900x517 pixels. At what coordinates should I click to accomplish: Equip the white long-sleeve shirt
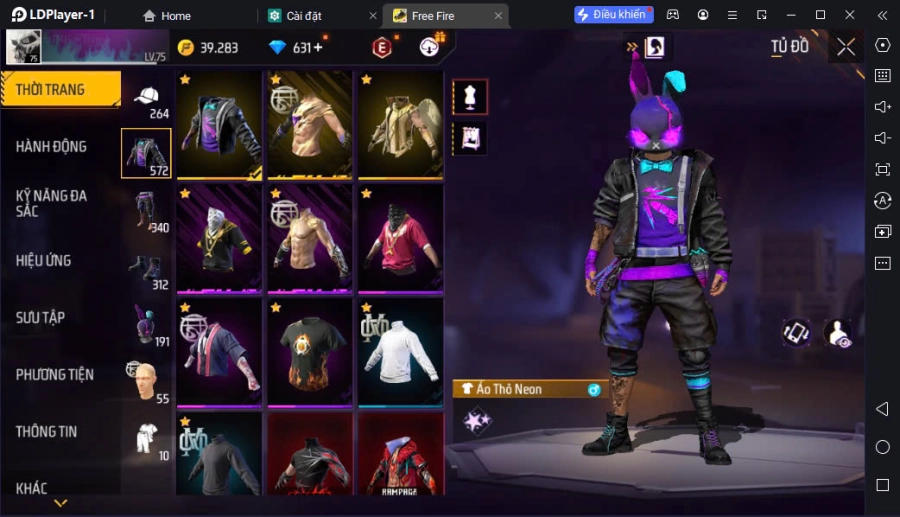400,351
